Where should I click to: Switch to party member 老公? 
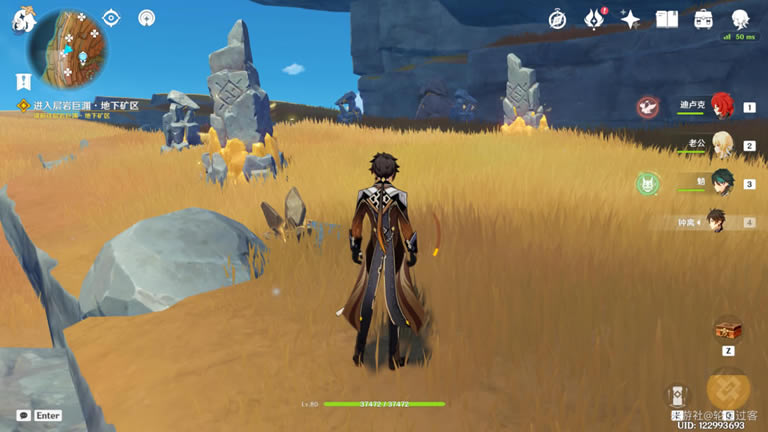721,145
